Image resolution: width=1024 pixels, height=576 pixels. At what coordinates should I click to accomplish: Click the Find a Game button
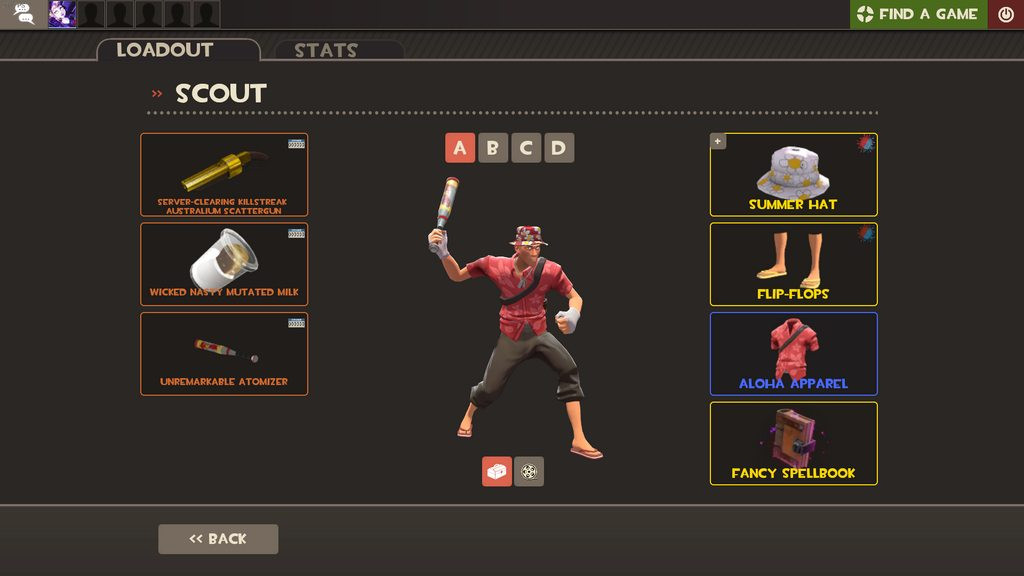[x=918, y=14]
